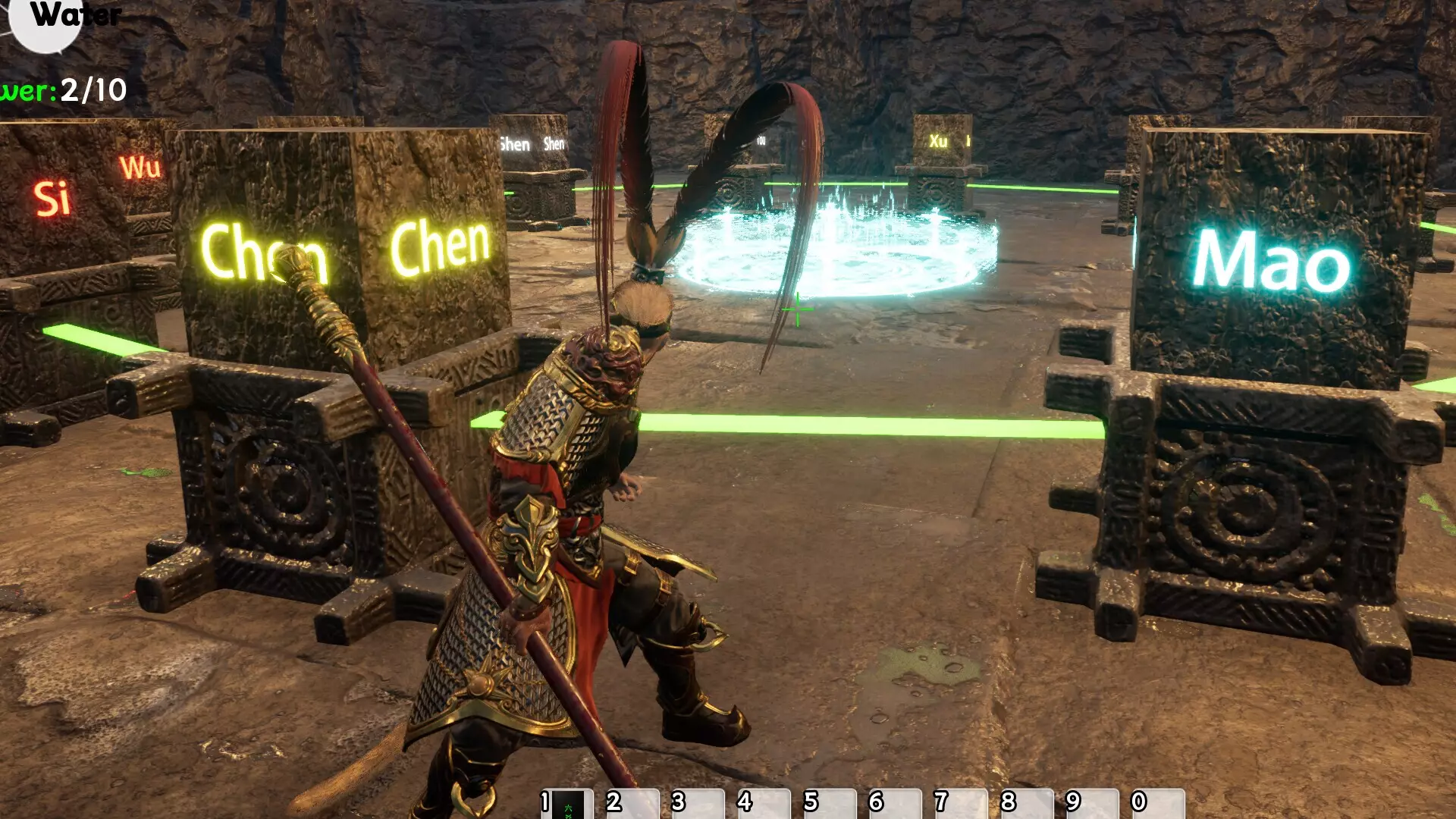
Task: Click hotbar slot number 3
Action: (698, 804)
